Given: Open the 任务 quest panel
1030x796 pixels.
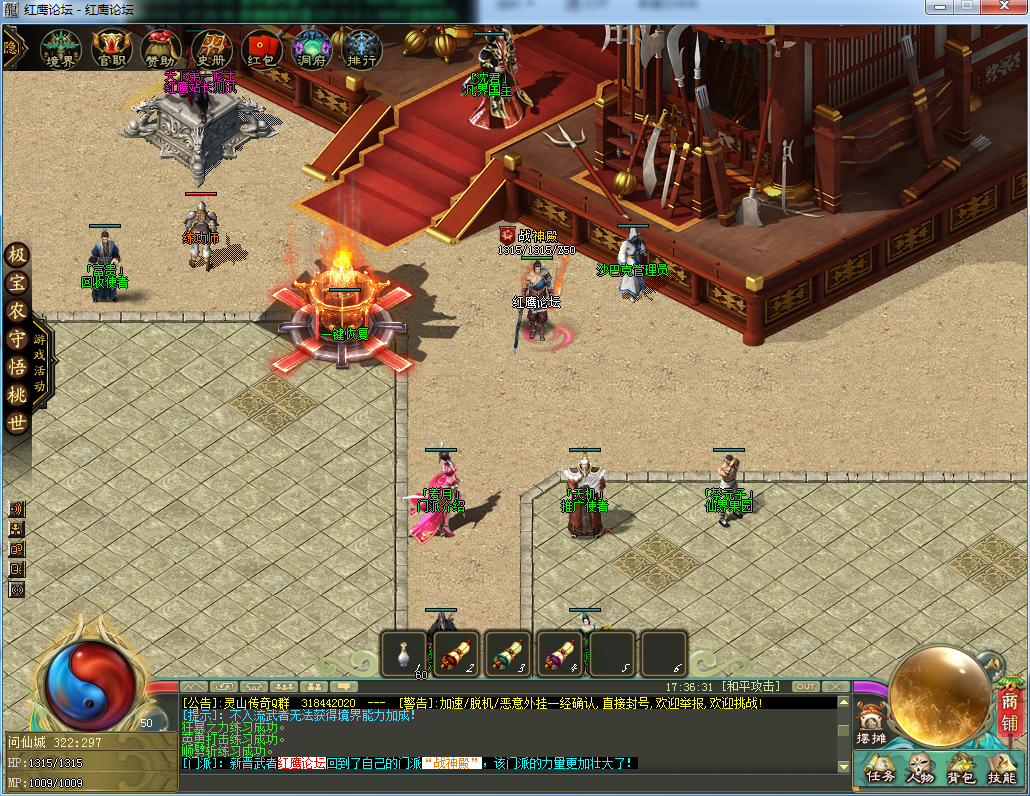Looking at the screenshot, I should click(x=879, y=769).
